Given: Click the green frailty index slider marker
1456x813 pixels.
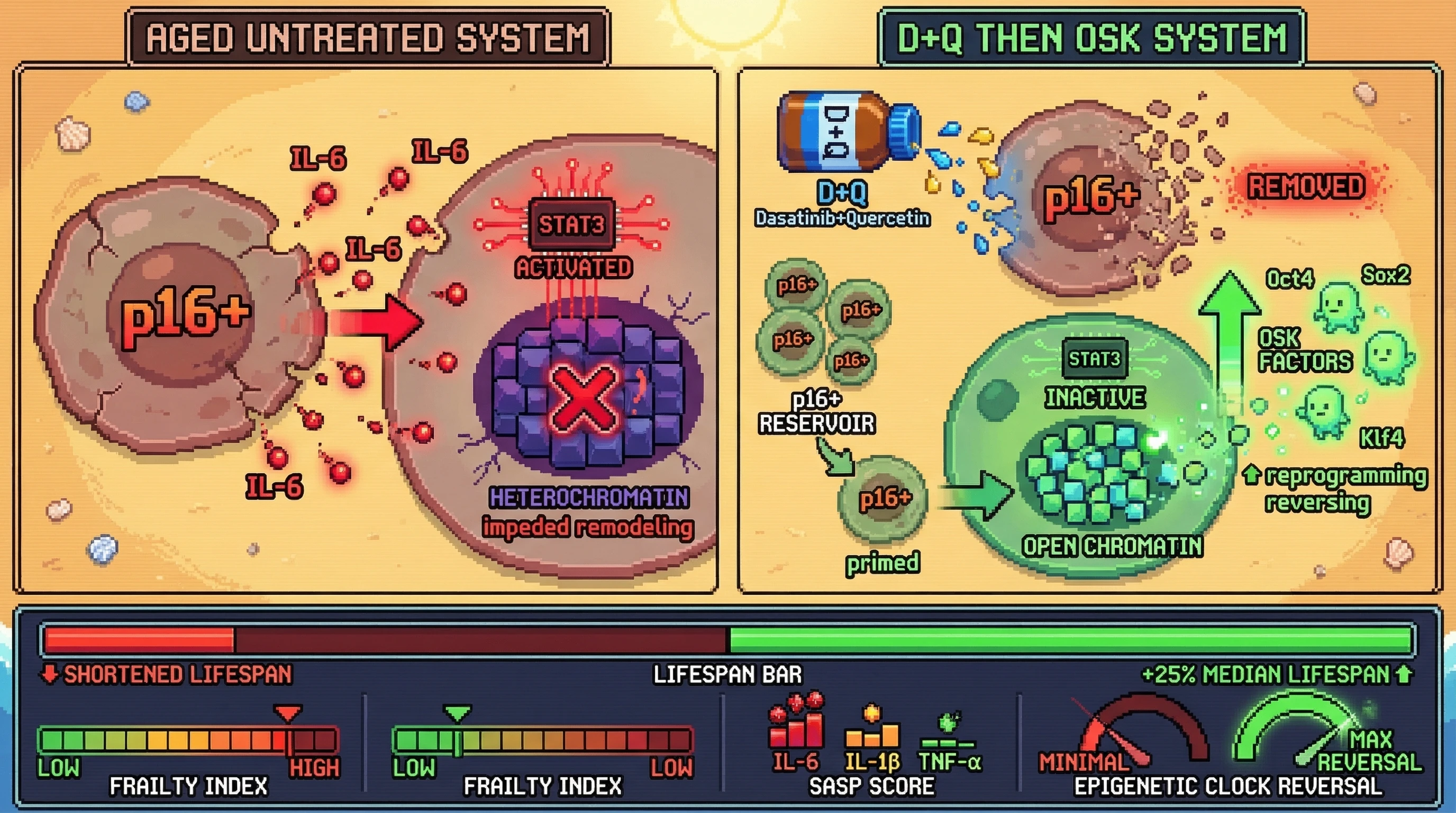Looking at the screenshot, I should [x=457, y=713].
